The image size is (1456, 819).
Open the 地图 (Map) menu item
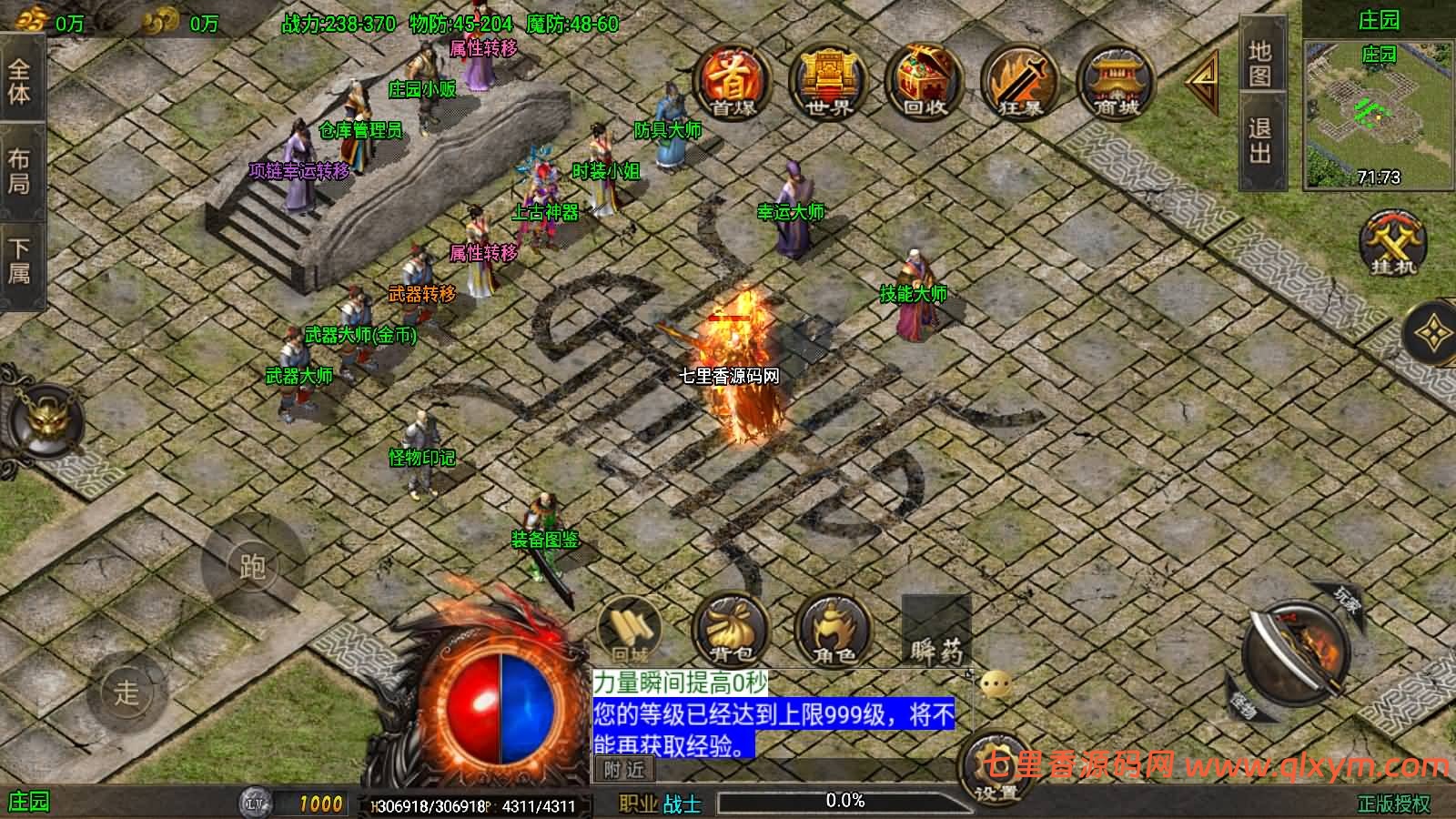(1260, 64)
